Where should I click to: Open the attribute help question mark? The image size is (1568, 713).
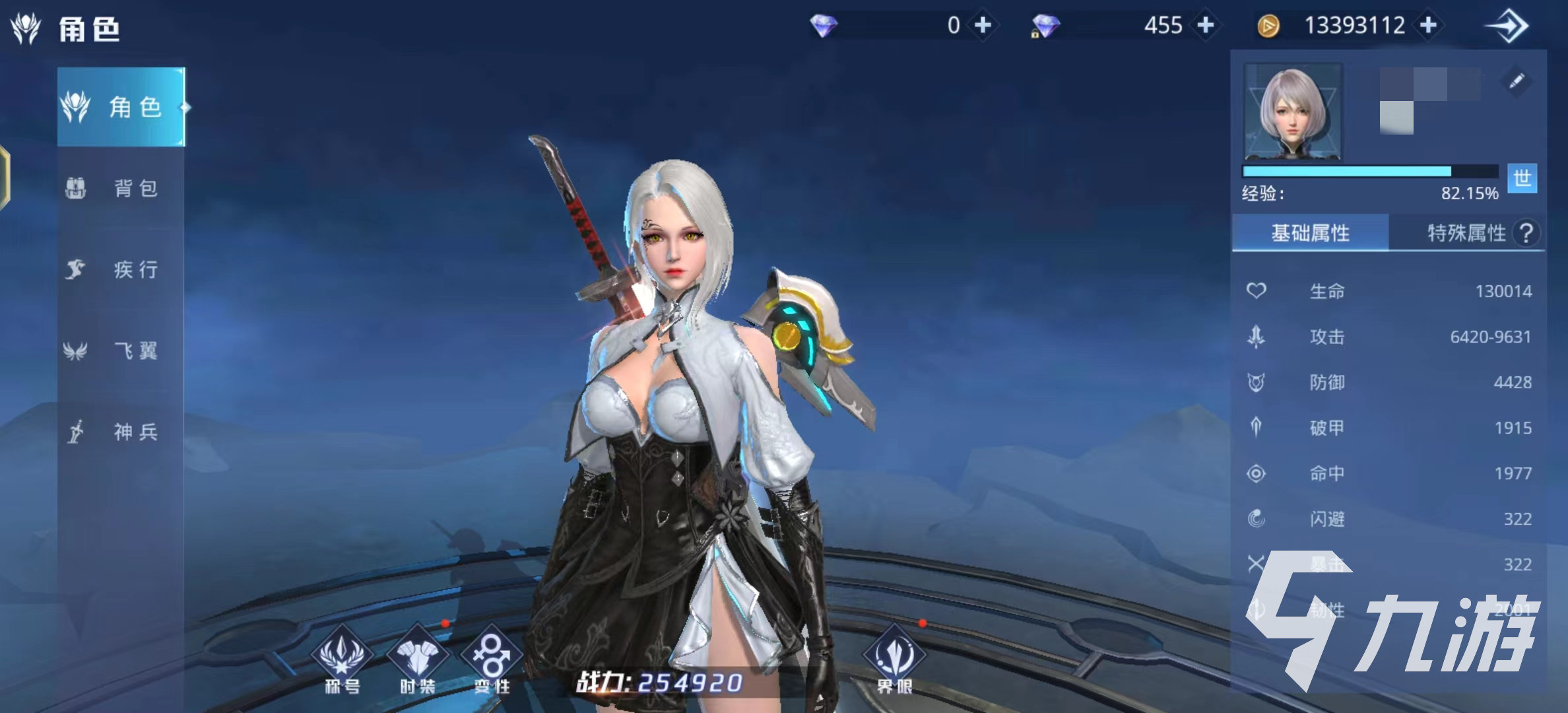[1526, 233]
